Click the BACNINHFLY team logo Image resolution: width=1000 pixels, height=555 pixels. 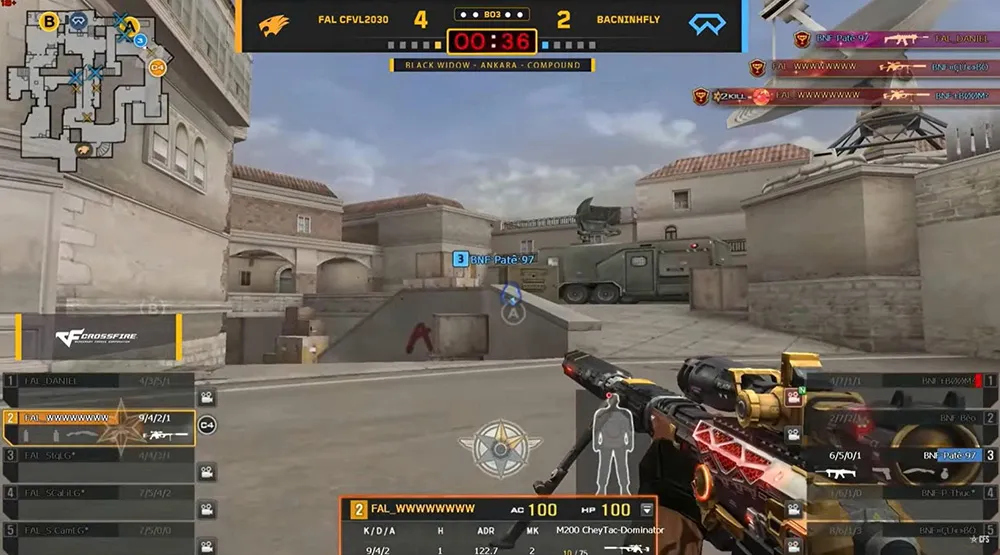pos(707,24)
